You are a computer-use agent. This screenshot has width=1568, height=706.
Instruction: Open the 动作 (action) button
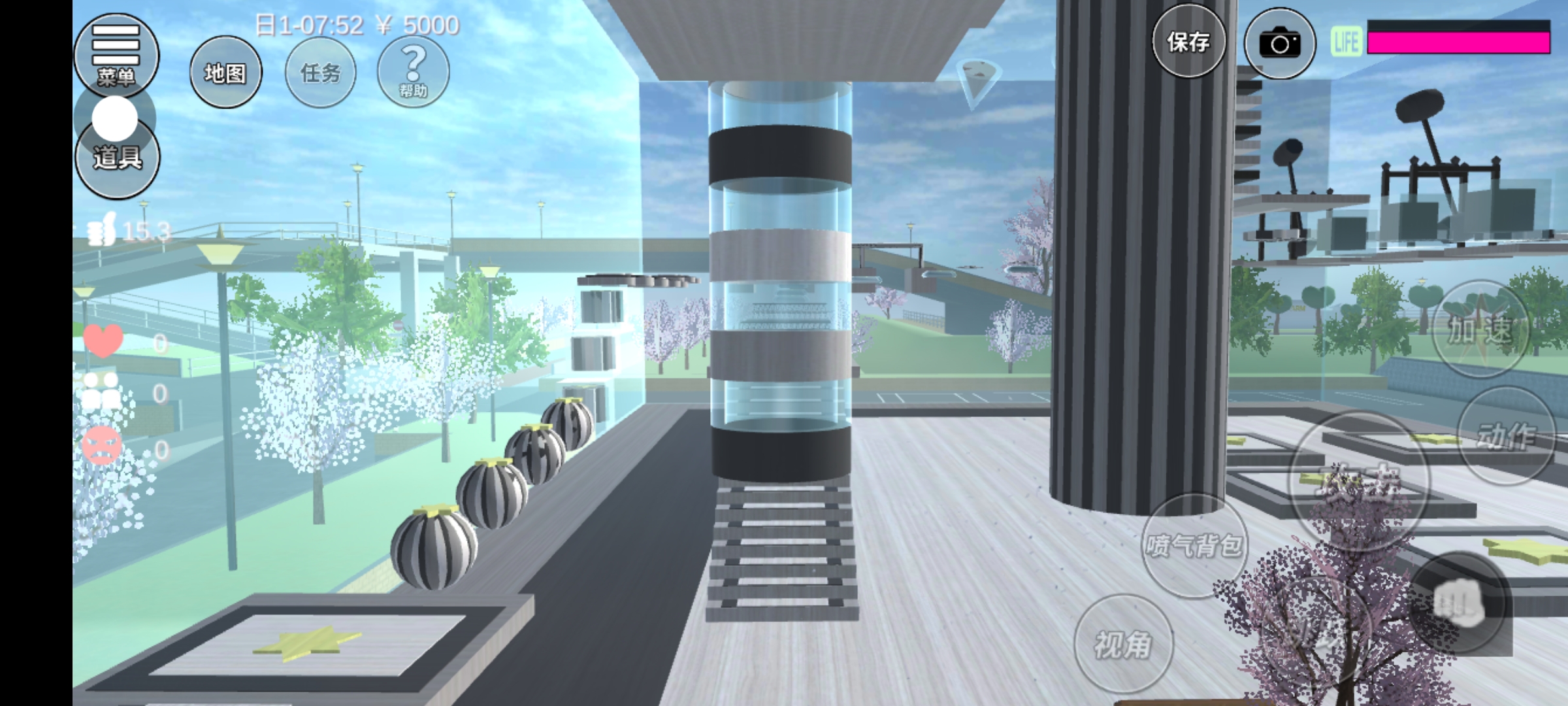pyautogui.click(x=1506, y=435)
